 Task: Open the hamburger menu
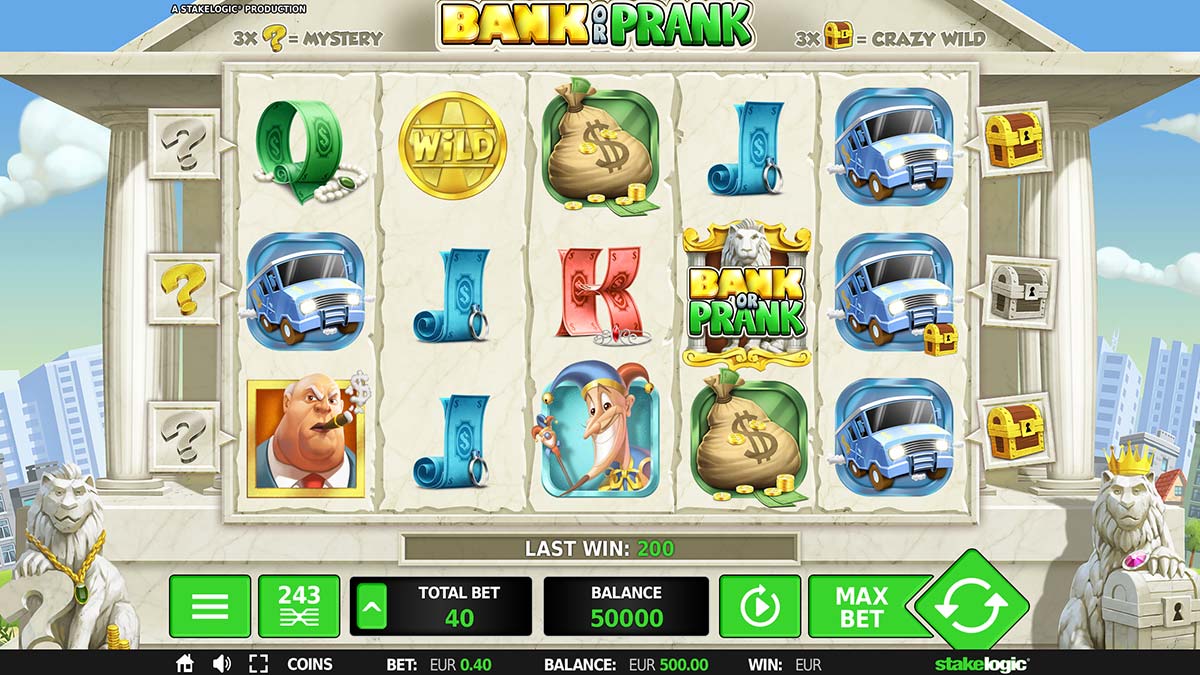209,606
